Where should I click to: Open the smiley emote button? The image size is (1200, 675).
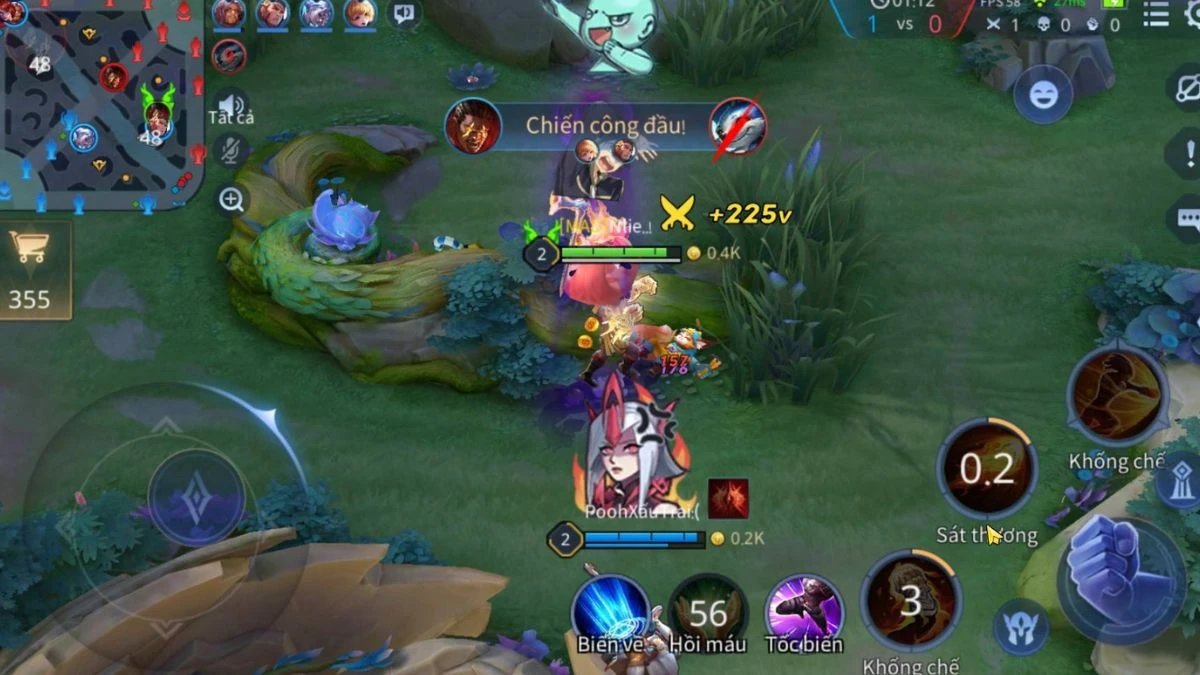pos(1043,95)
